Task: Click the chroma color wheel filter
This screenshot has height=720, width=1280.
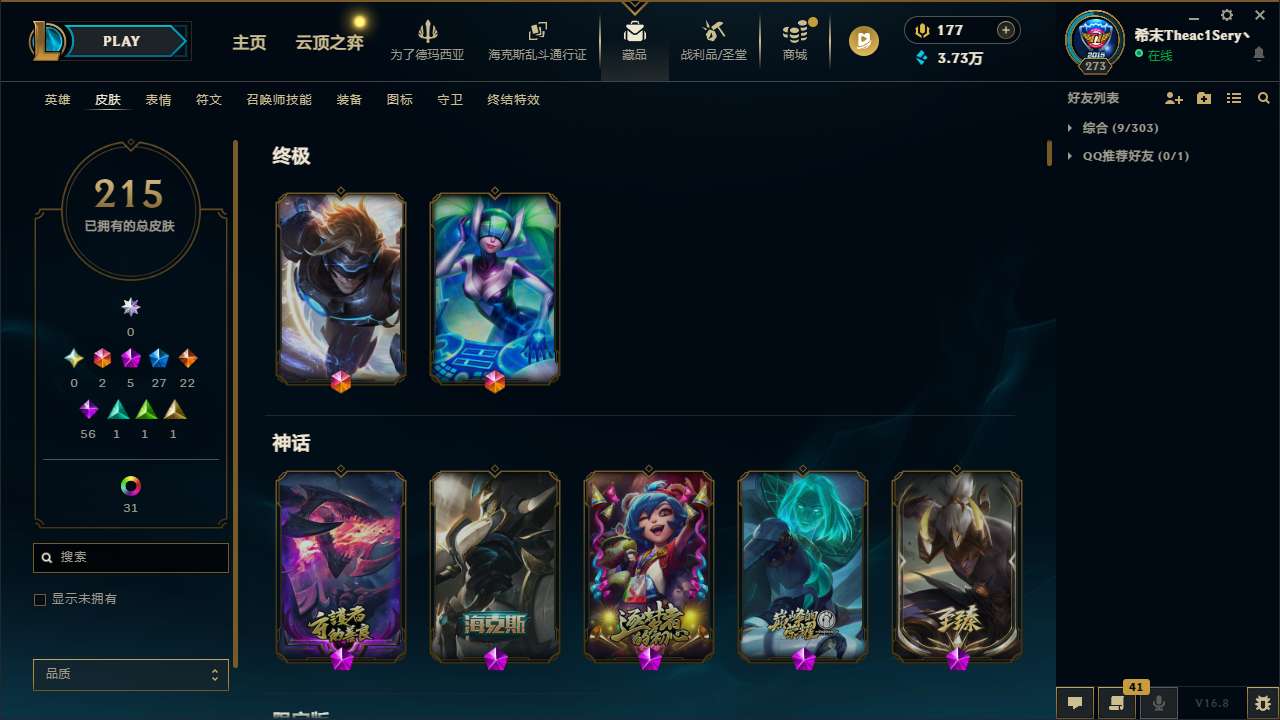Action: (x=130, y=486)
